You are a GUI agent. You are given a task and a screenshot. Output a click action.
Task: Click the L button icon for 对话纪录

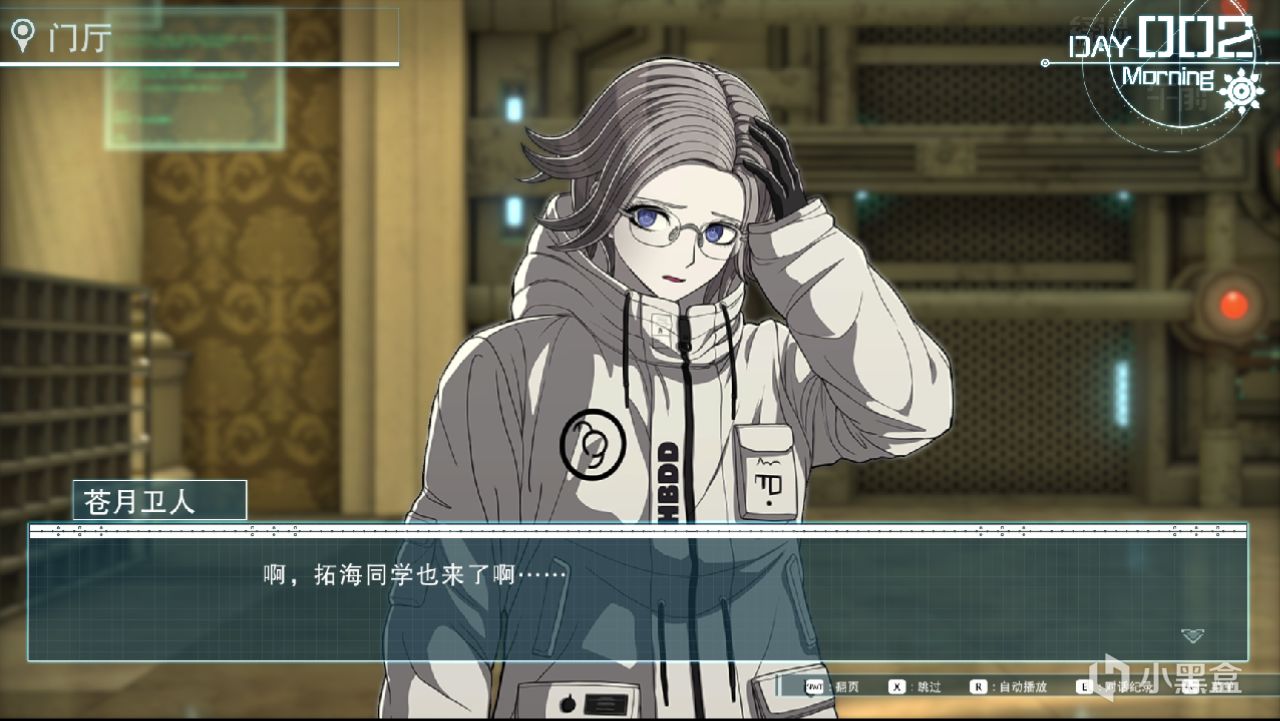click(x=1086, y=686)
